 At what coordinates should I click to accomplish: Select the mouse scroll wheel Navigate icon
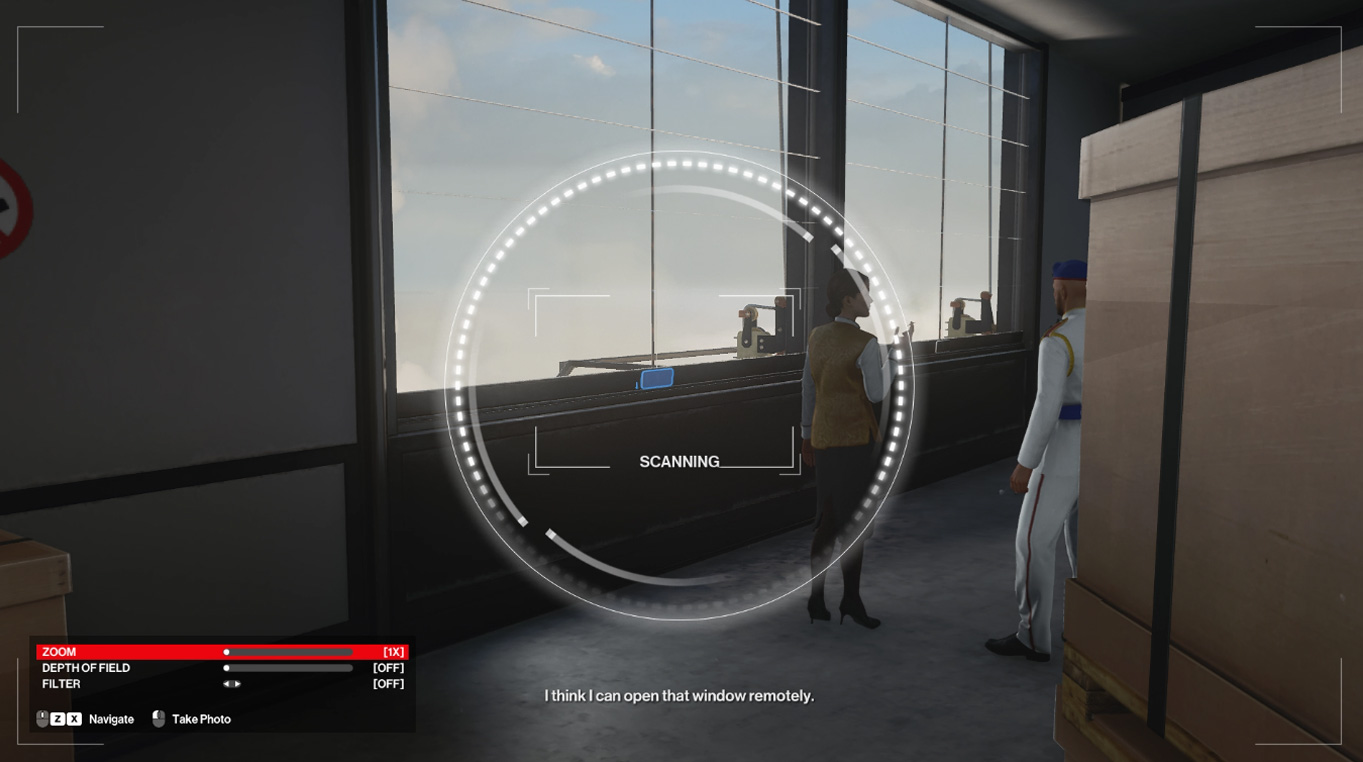[x=42, y=717]
